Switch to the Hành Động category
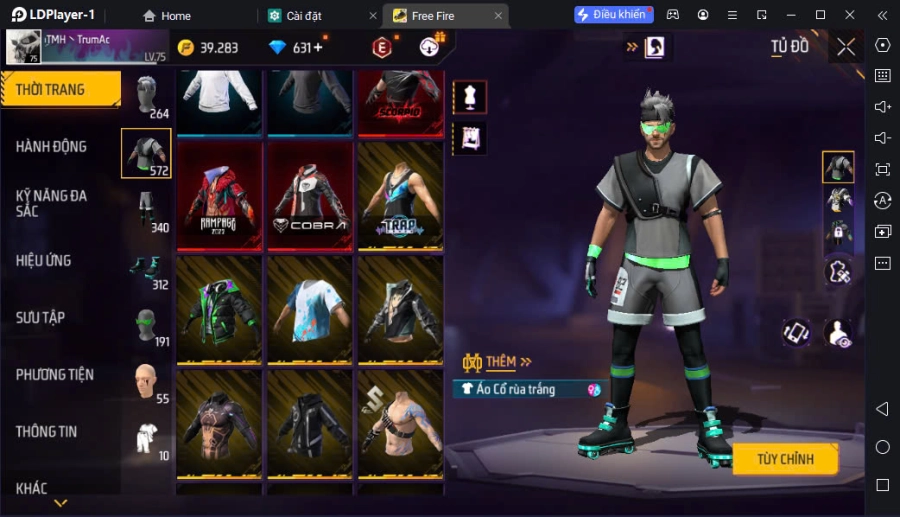The width and height of the screenshot is (900, 517). pyautogui.click(x=52, y=147)
